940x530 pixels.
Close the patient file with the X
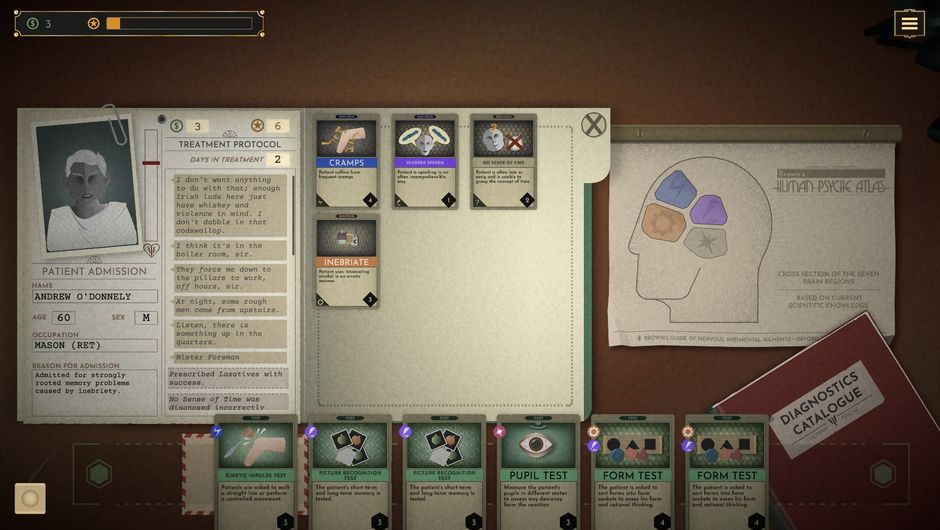[594, 125]
